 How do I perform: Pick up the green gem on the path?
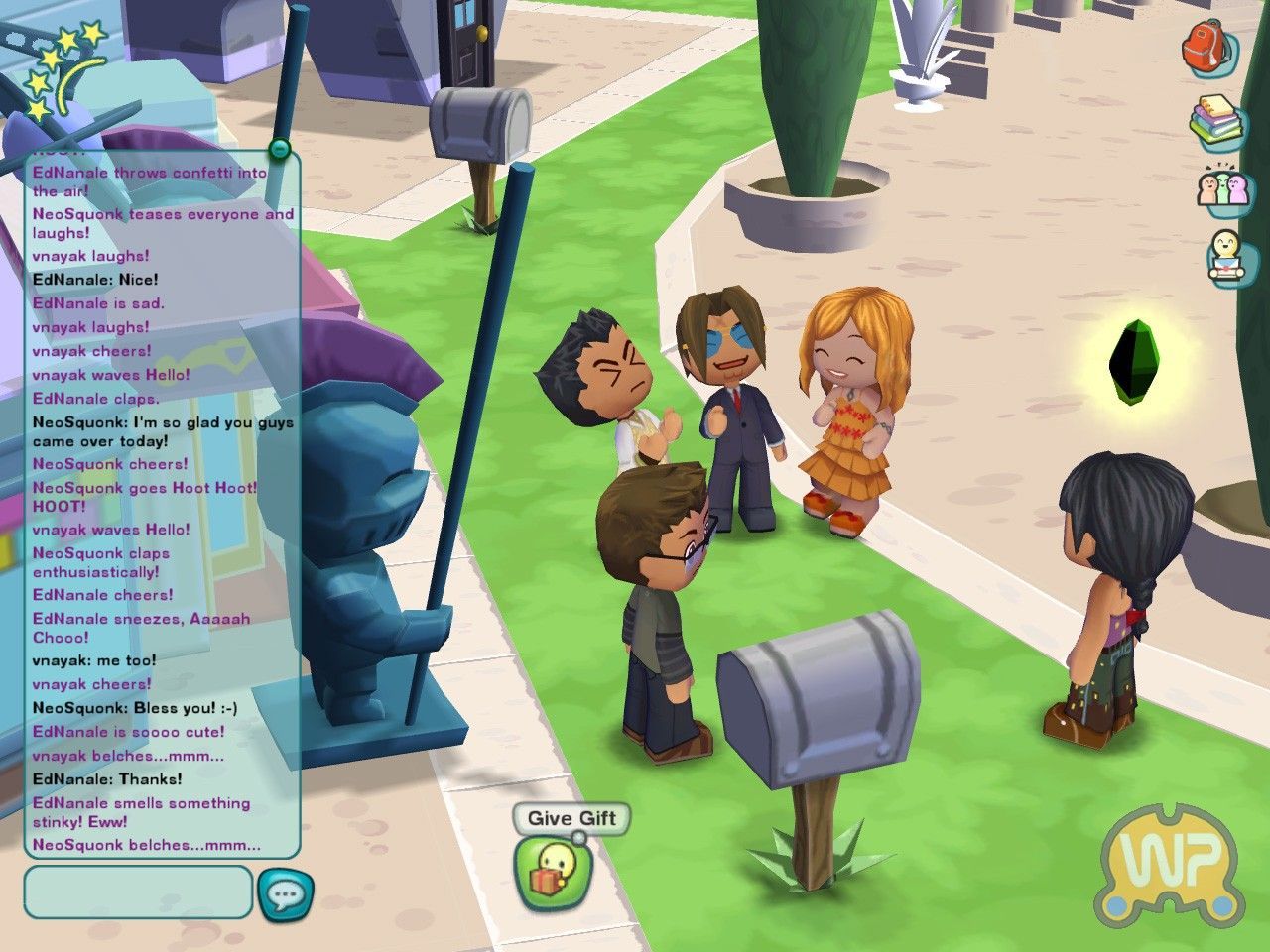pyautogui.click(x=1135, y=360)
